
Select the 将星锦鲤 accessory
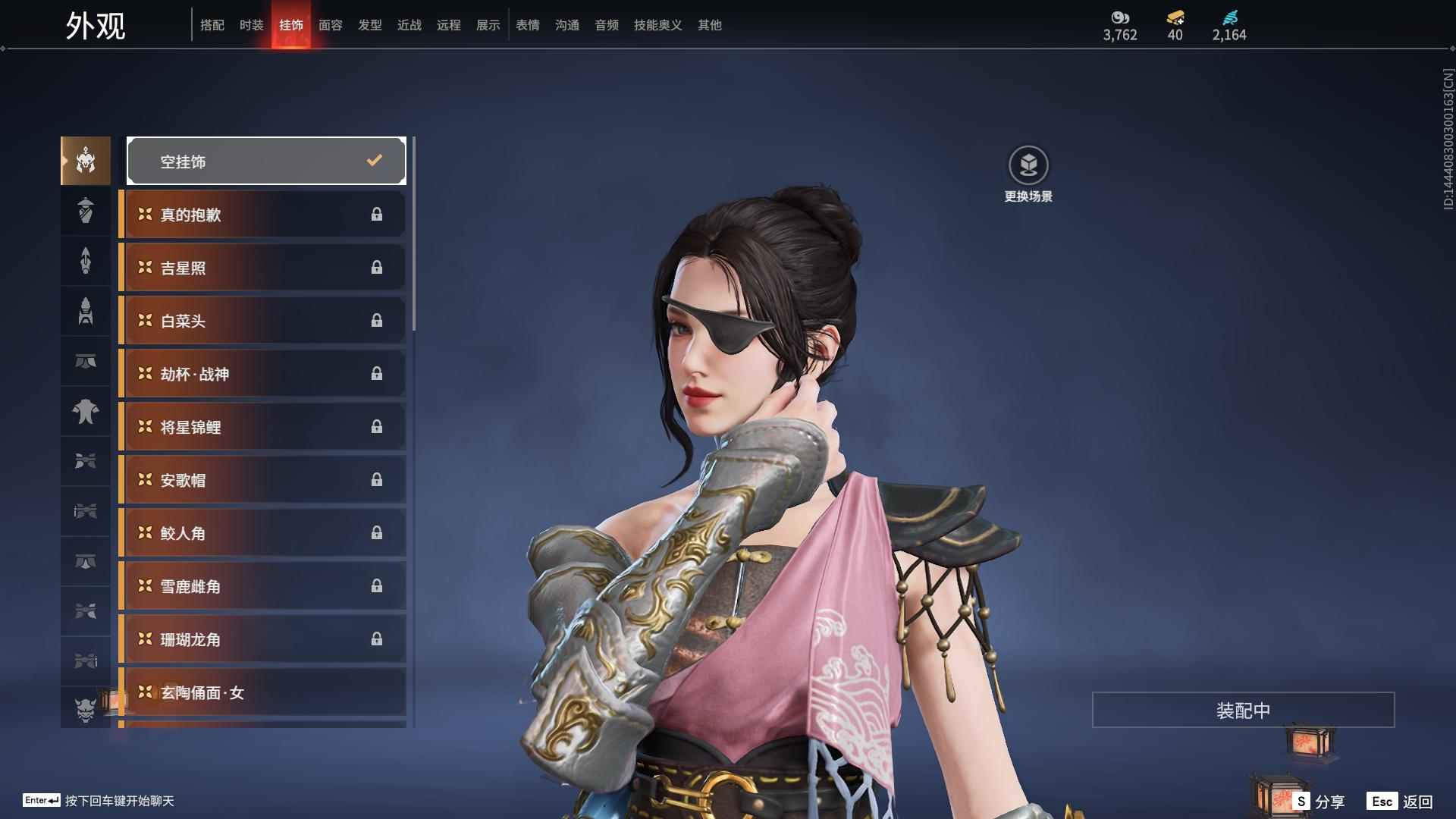(262, 427)
